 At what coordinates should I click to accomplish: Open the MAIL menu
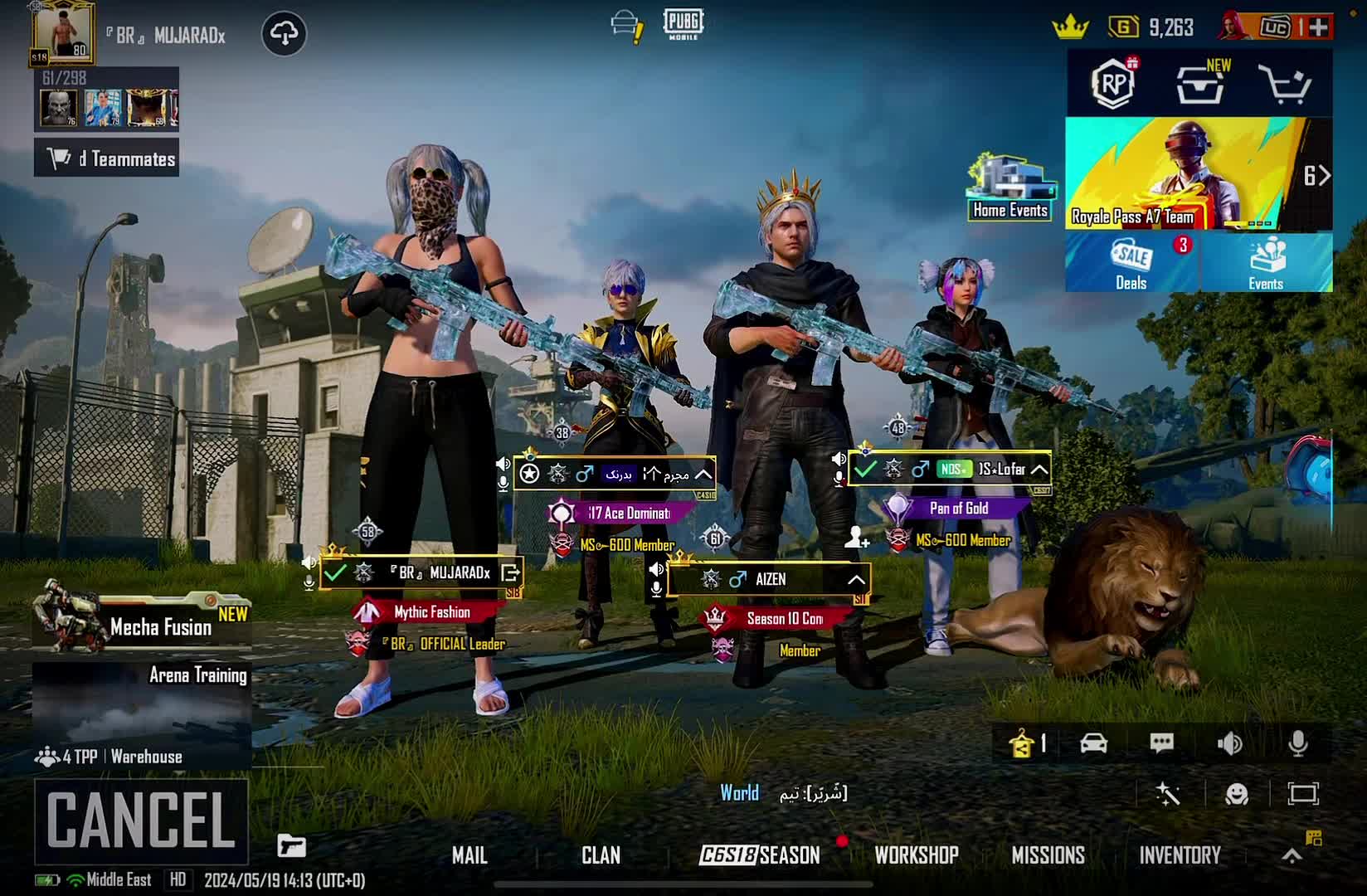469,855
